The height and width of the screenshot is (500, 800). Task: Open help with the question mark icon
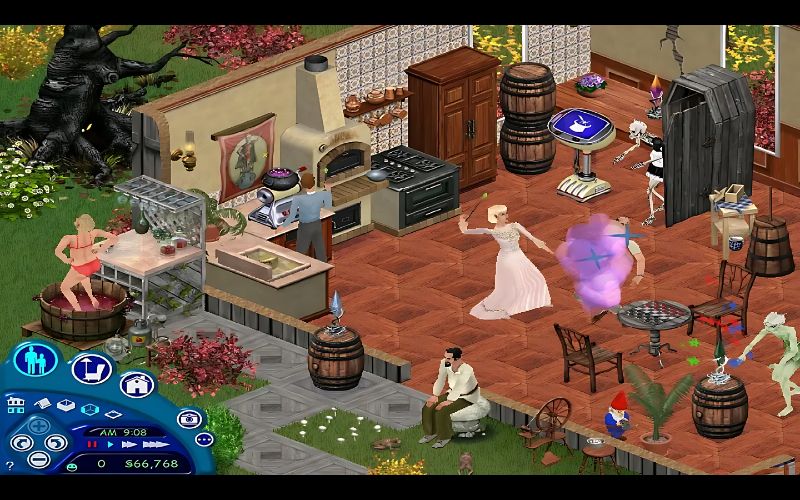(10, 466)
